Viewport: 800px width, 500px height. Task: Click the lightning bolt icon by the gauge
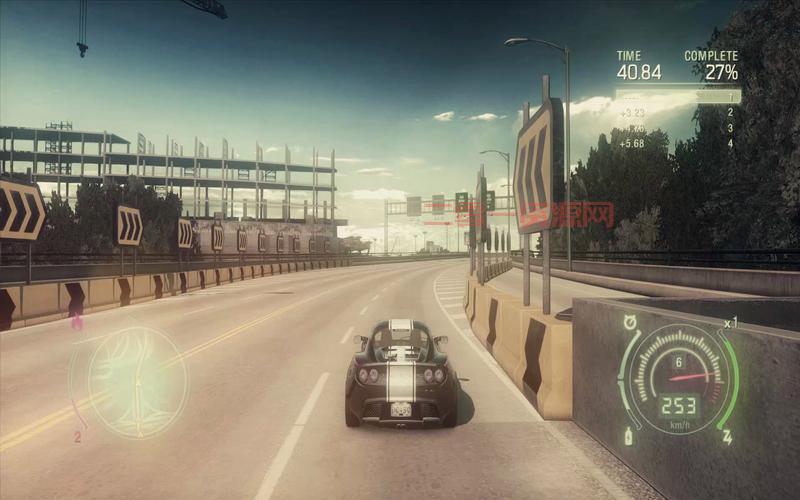pyautogui.click(x=727, y=437)
